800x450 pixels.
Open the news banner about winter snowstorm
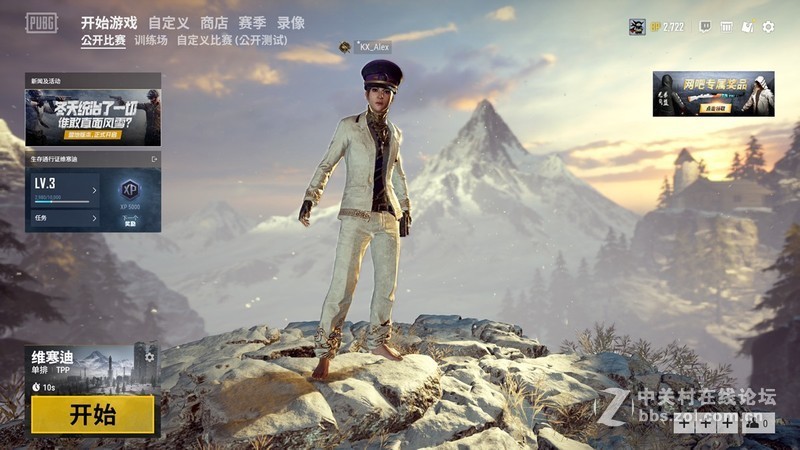pyautogui.click(x=93, y=118)
